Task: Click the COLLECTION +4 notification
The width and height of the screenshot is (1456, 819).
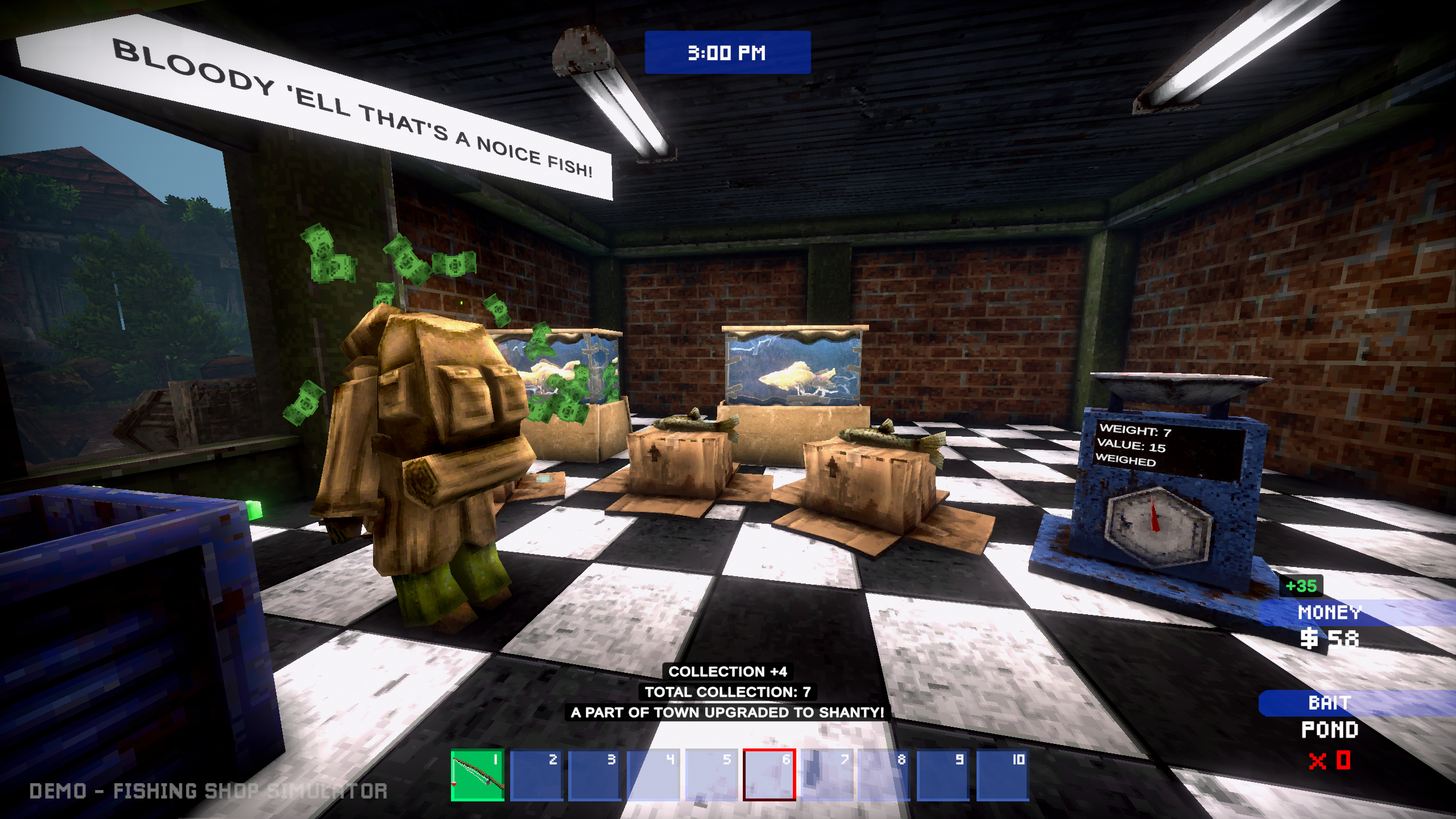Action: 727,671
